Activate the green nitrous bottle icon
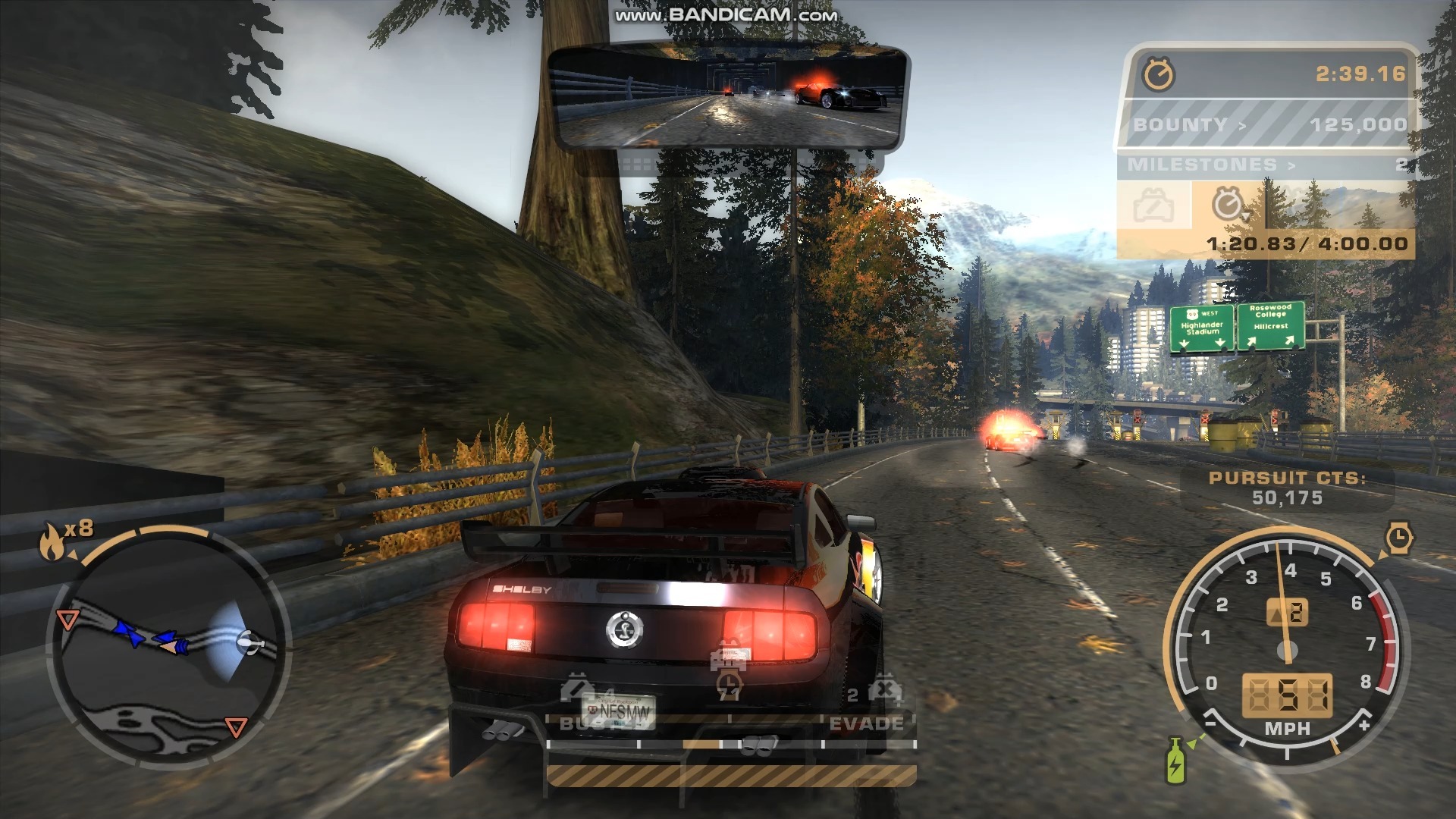 [x=1175, y=760]
